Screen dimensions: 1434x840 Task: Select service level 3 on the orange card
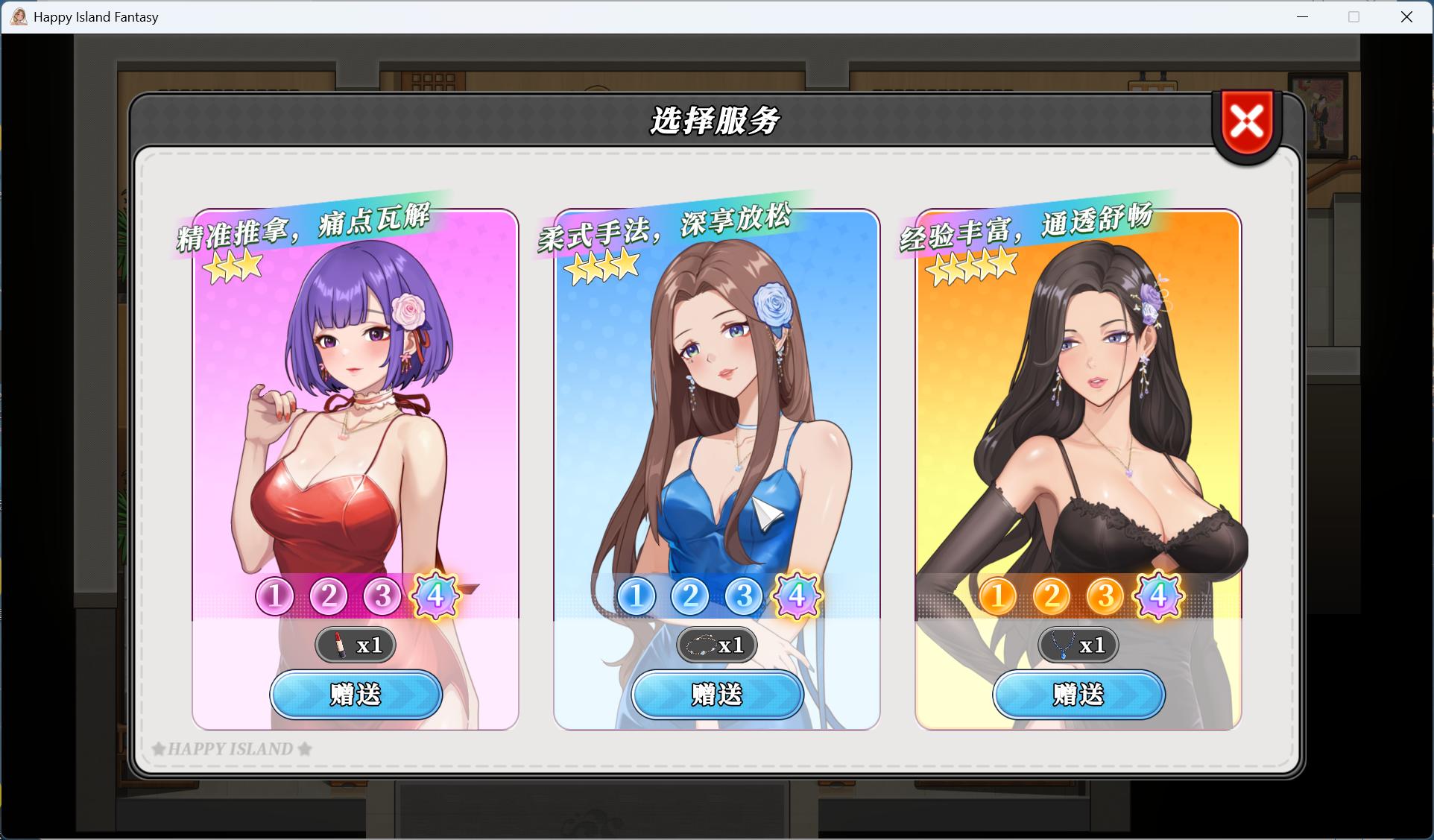tap(1104, 596)
